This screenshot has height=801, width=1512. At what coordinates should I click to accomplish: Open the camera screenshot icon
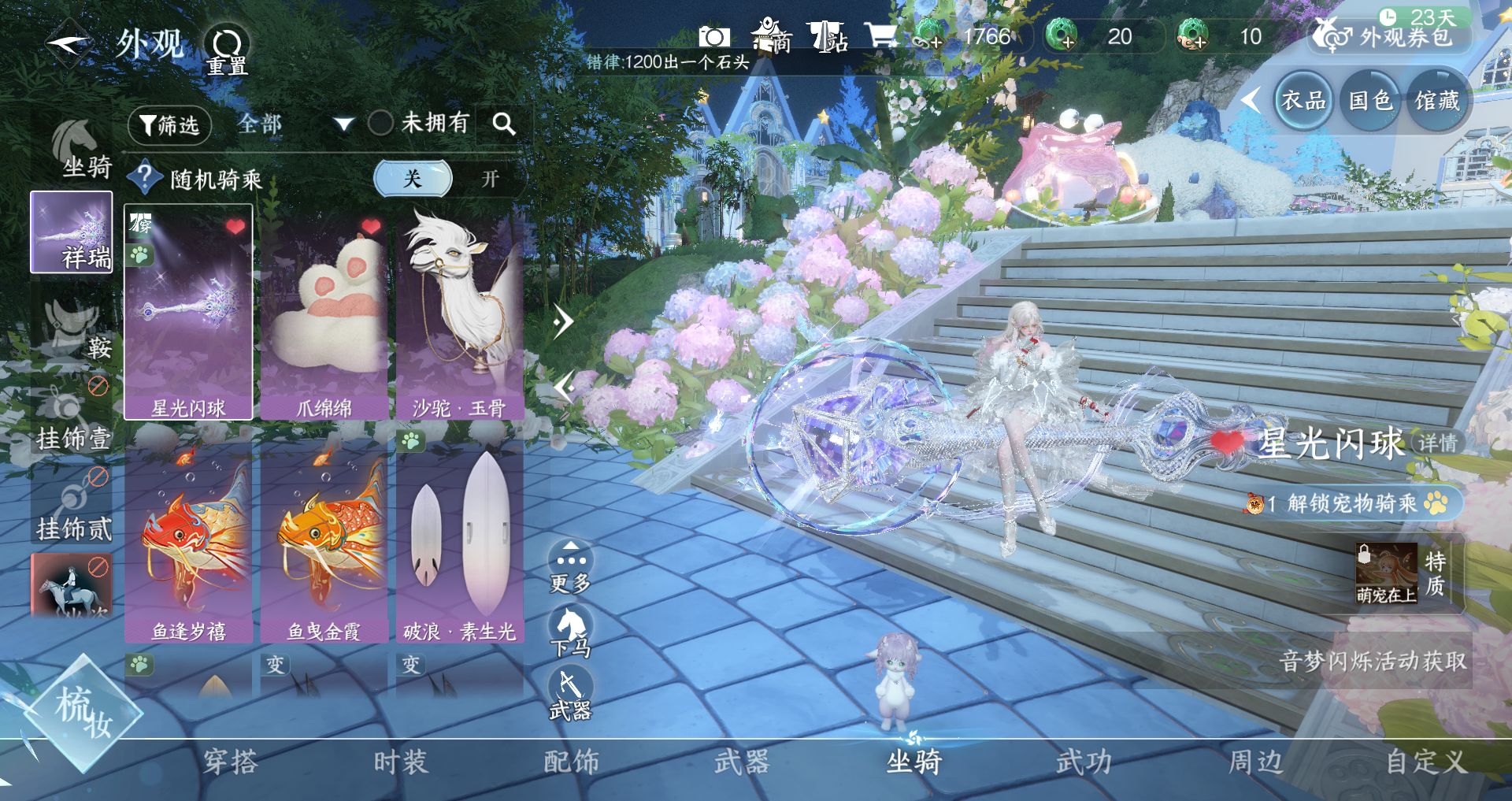714,36
